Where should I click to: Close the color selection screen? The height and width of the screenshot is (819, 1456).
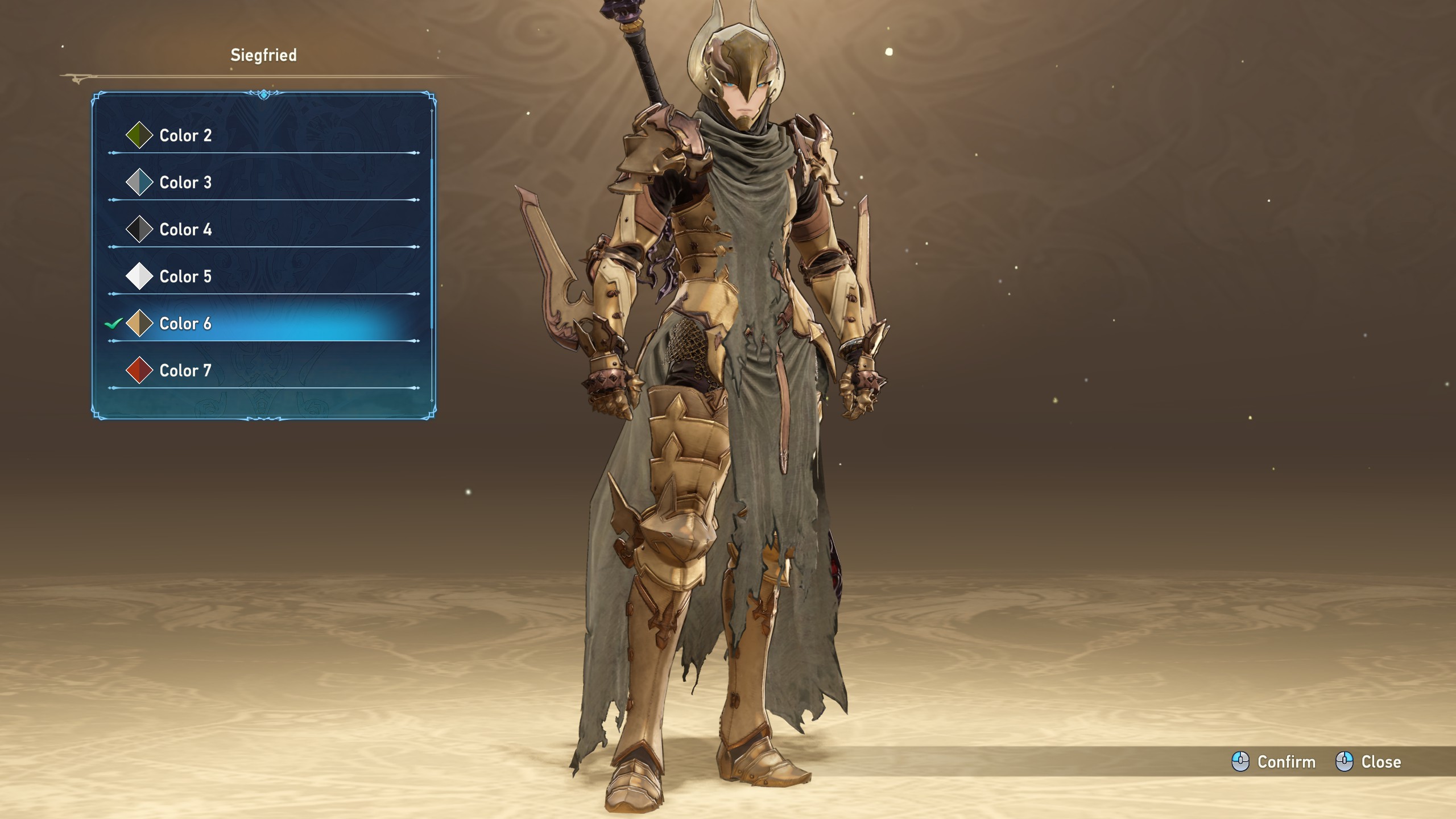click(x=1368, y=762)
